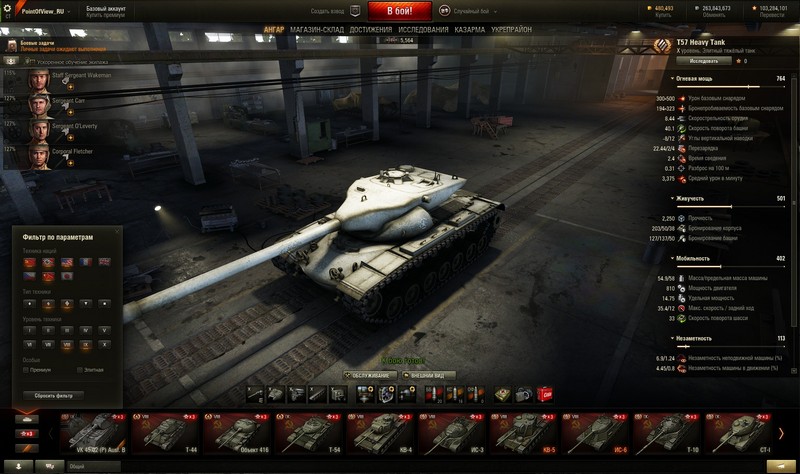
Task: Open the МАГАЗИН-СКЛАД tab
Action: 317,30
